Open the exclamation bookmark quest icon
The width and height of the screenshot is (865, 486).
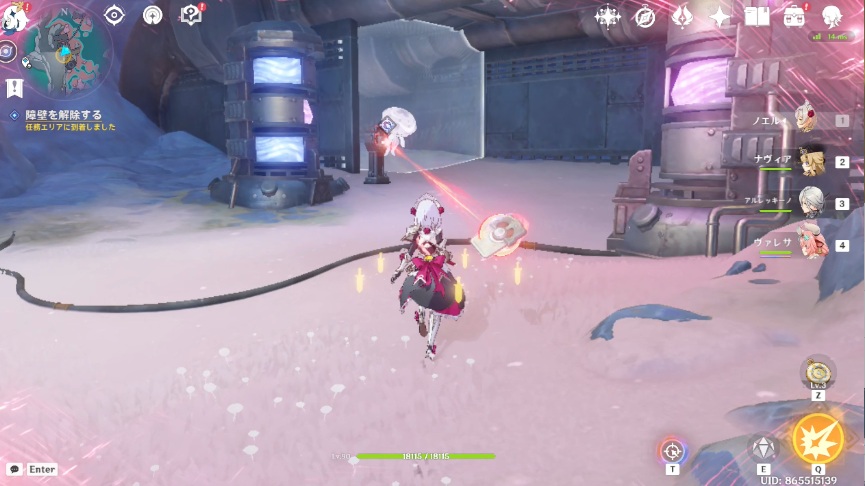(x=14, y=88)
